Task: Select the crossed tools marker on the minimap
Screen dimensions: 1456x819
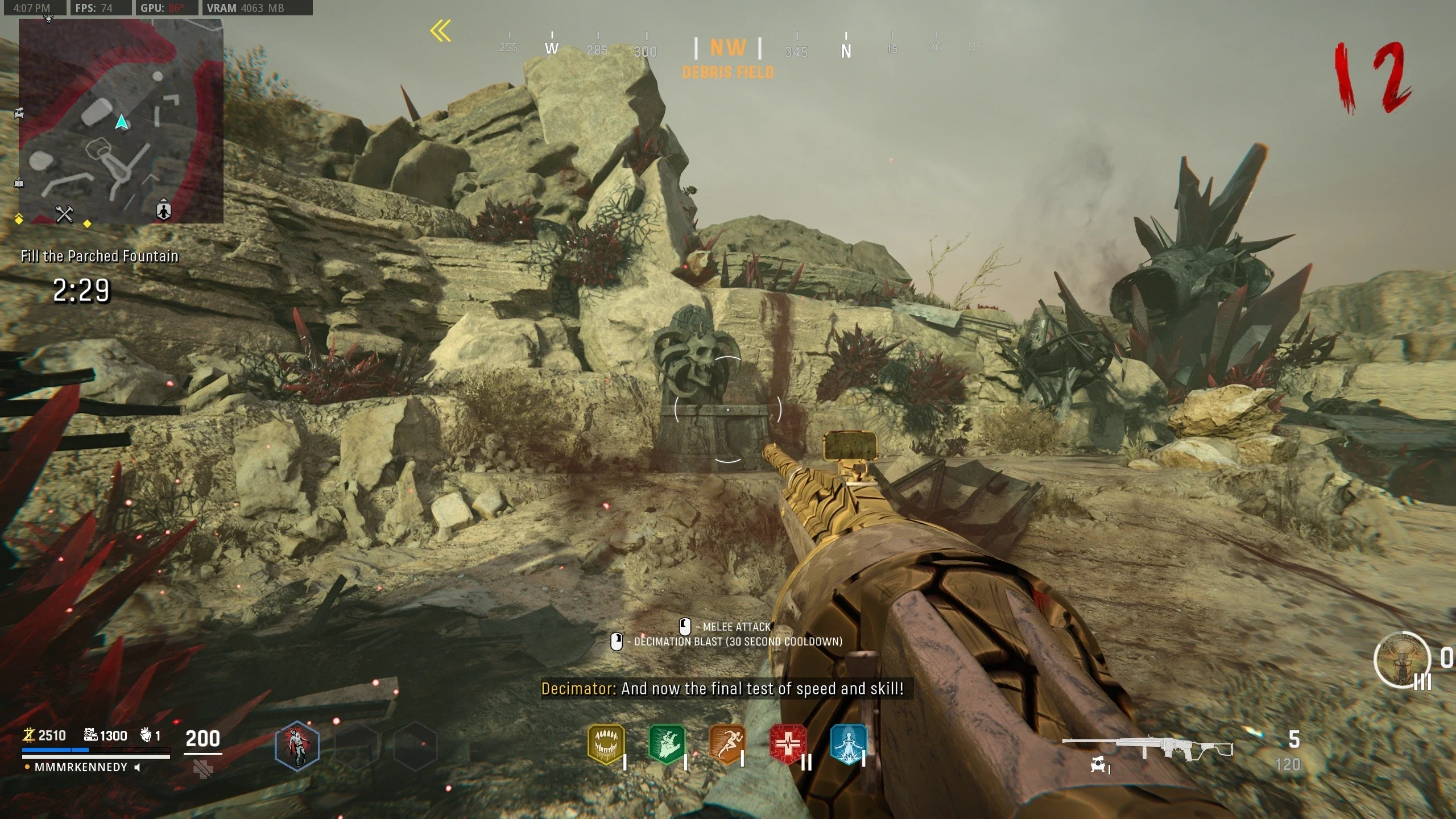Action: 64,214
